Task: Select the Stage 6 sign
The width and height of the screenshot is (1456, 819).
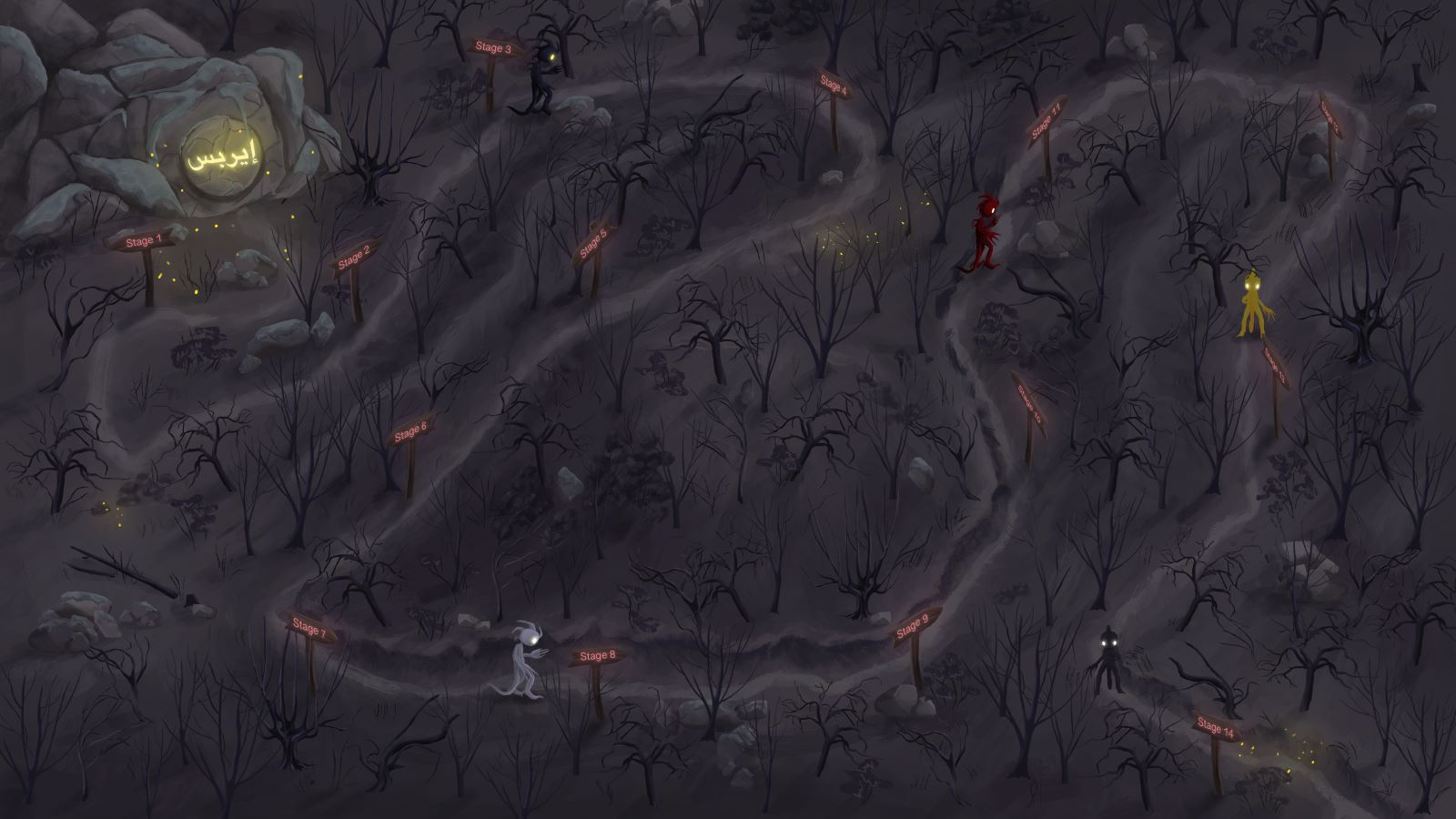Action: (x=409, y=430)
